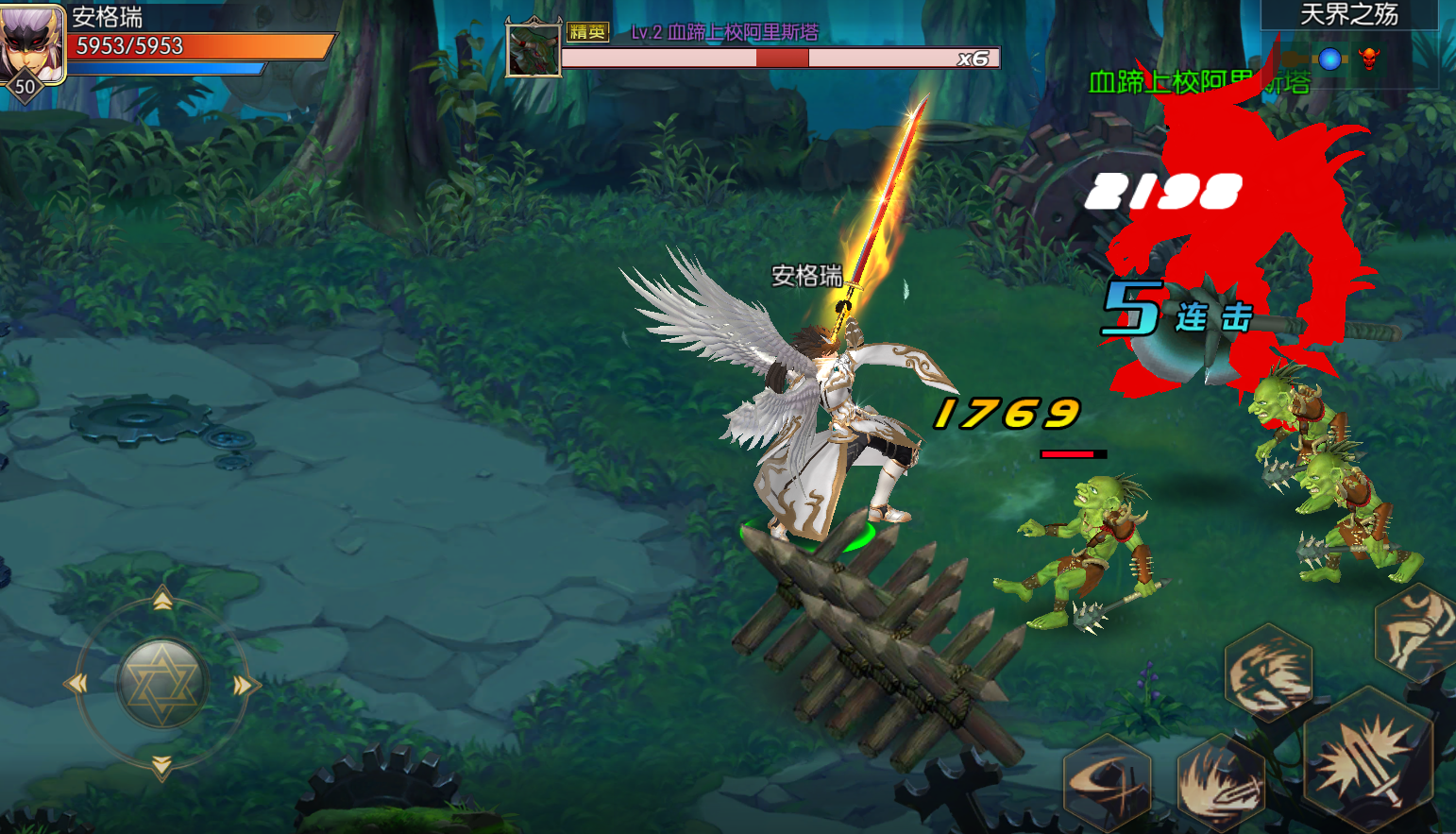Move up with the joystick up arrow
Viewport: 1456px width, 834px height.
pos(162,600)
